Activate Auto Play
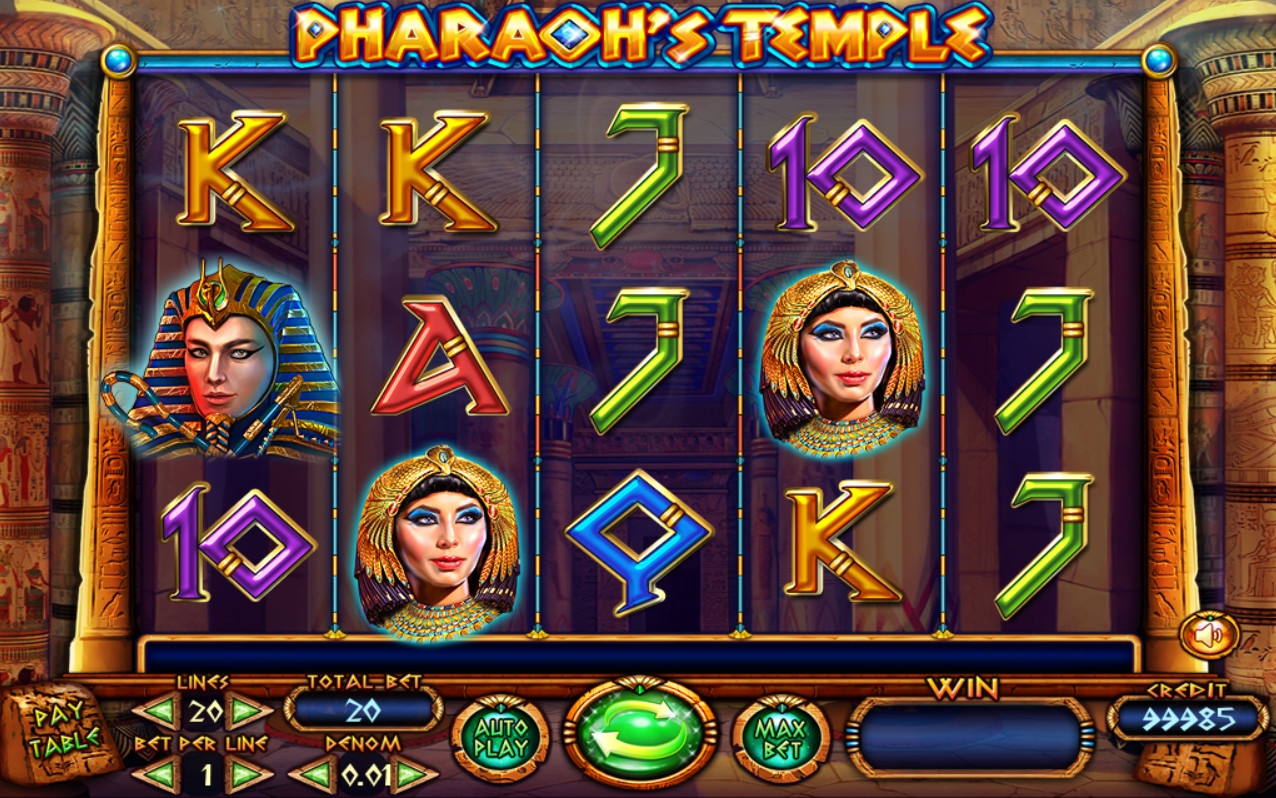 pos(500,738)
